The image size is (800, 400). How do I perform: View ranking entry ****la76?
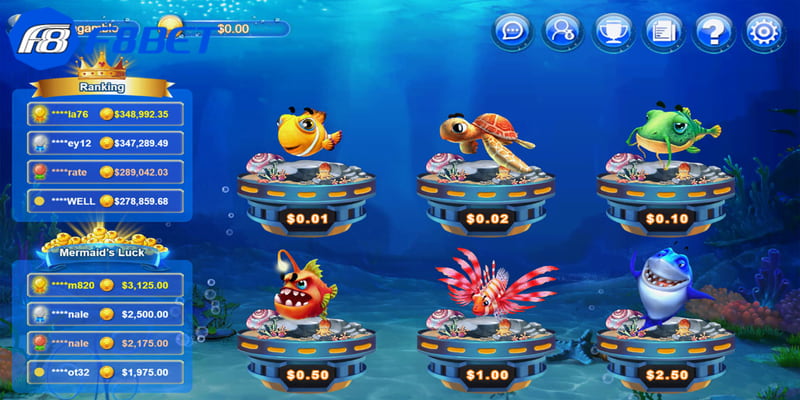pos(104,114)
